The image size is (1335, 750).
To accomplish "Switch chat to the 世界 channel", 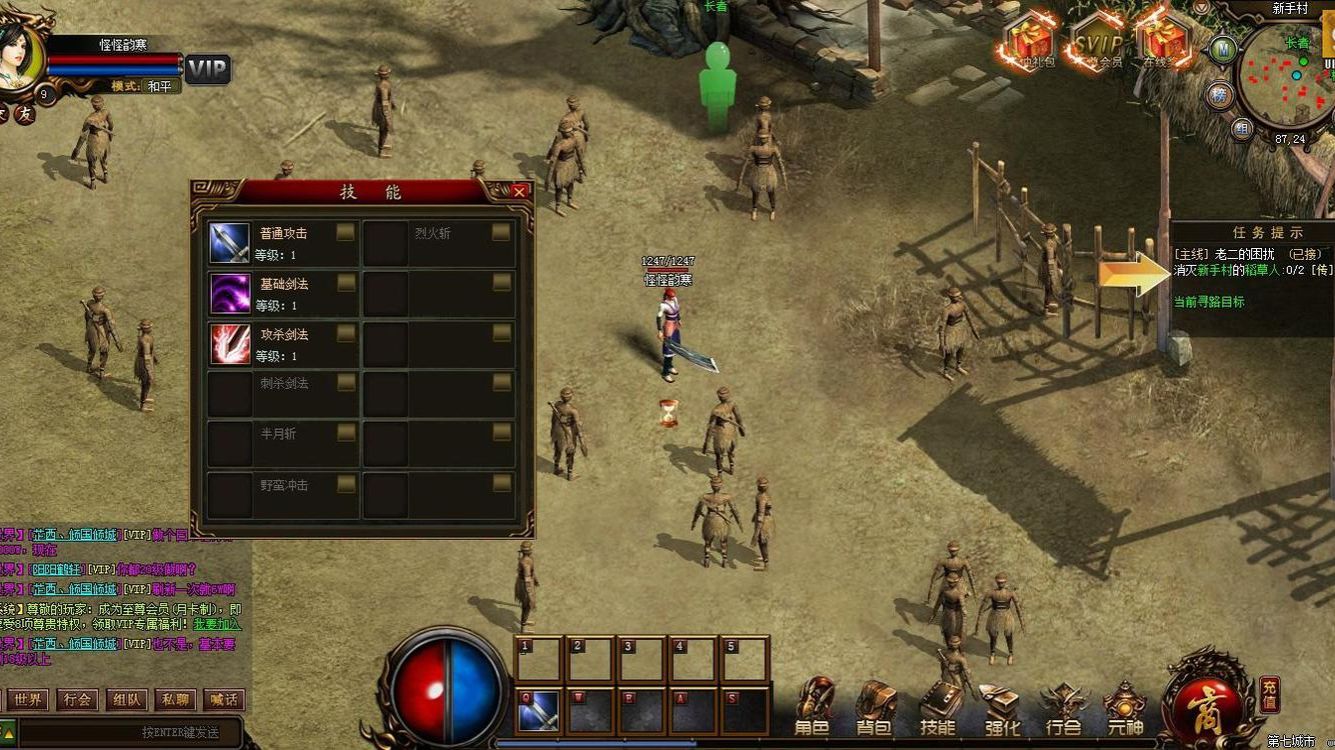I will (x=28, y=700).
